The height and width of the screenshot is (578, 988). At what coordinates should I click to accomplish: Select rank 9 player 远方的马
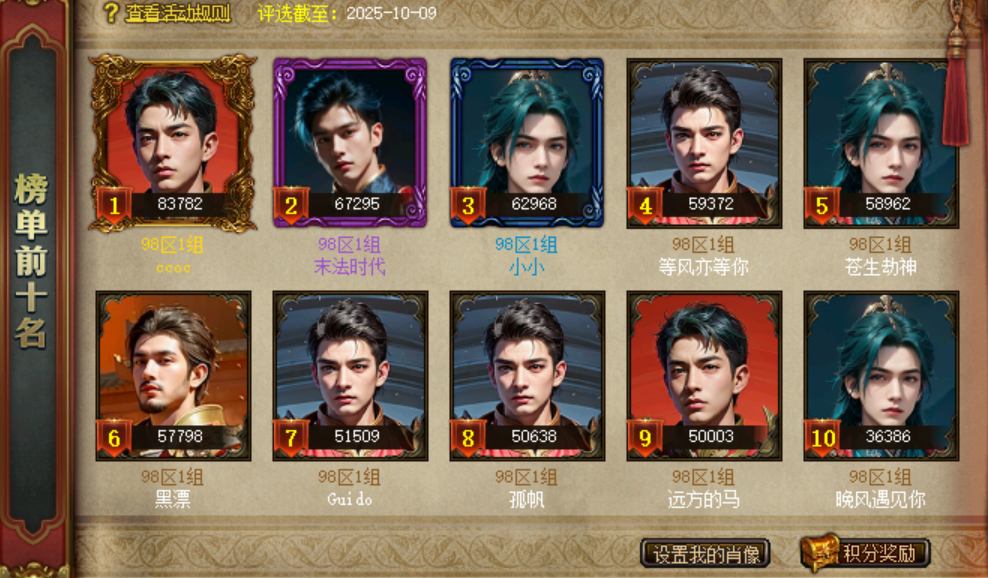click(x=704, y=375)
